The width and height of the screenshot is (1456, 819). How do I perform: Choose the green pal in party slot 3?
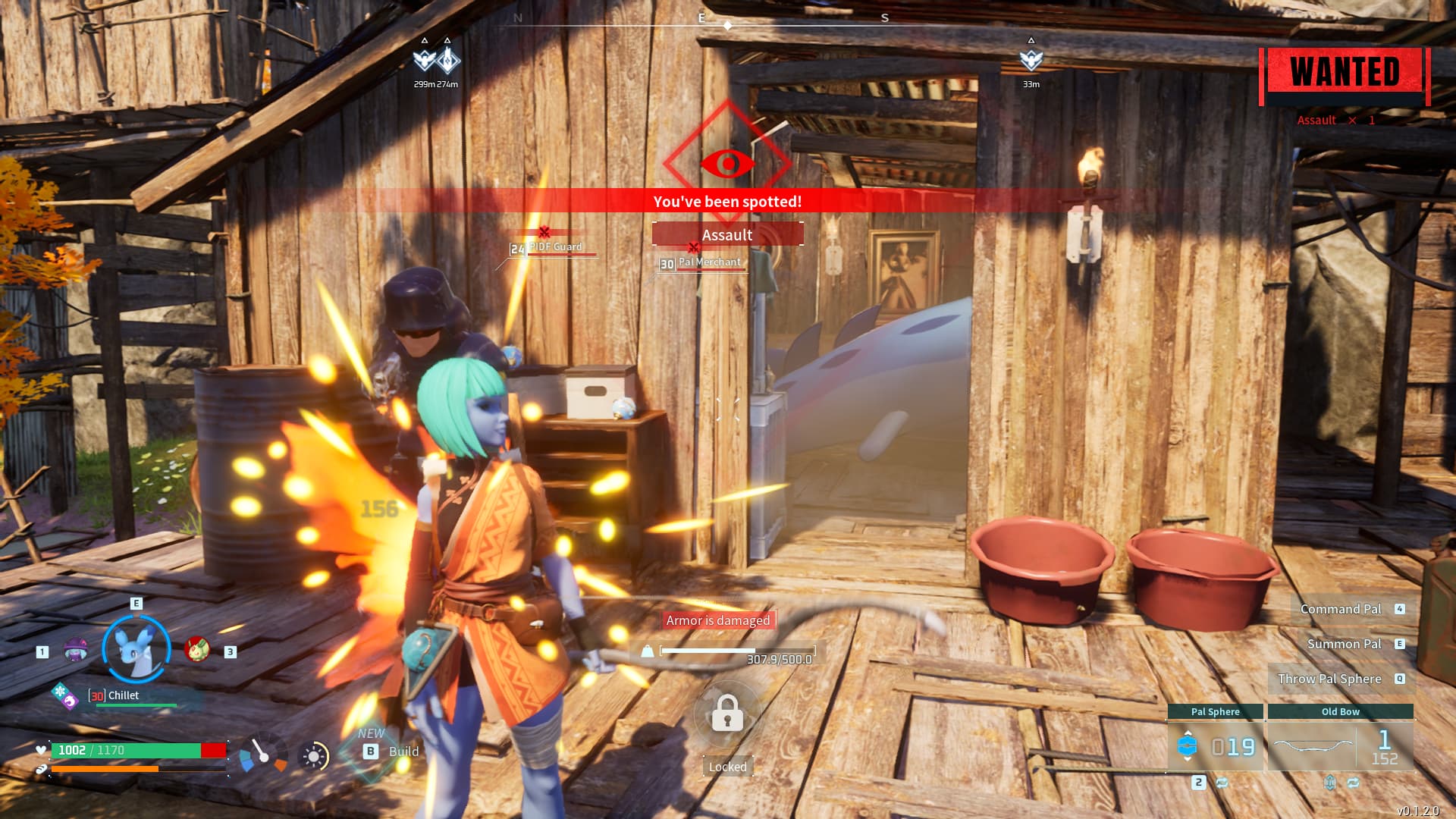click(197, 649)
